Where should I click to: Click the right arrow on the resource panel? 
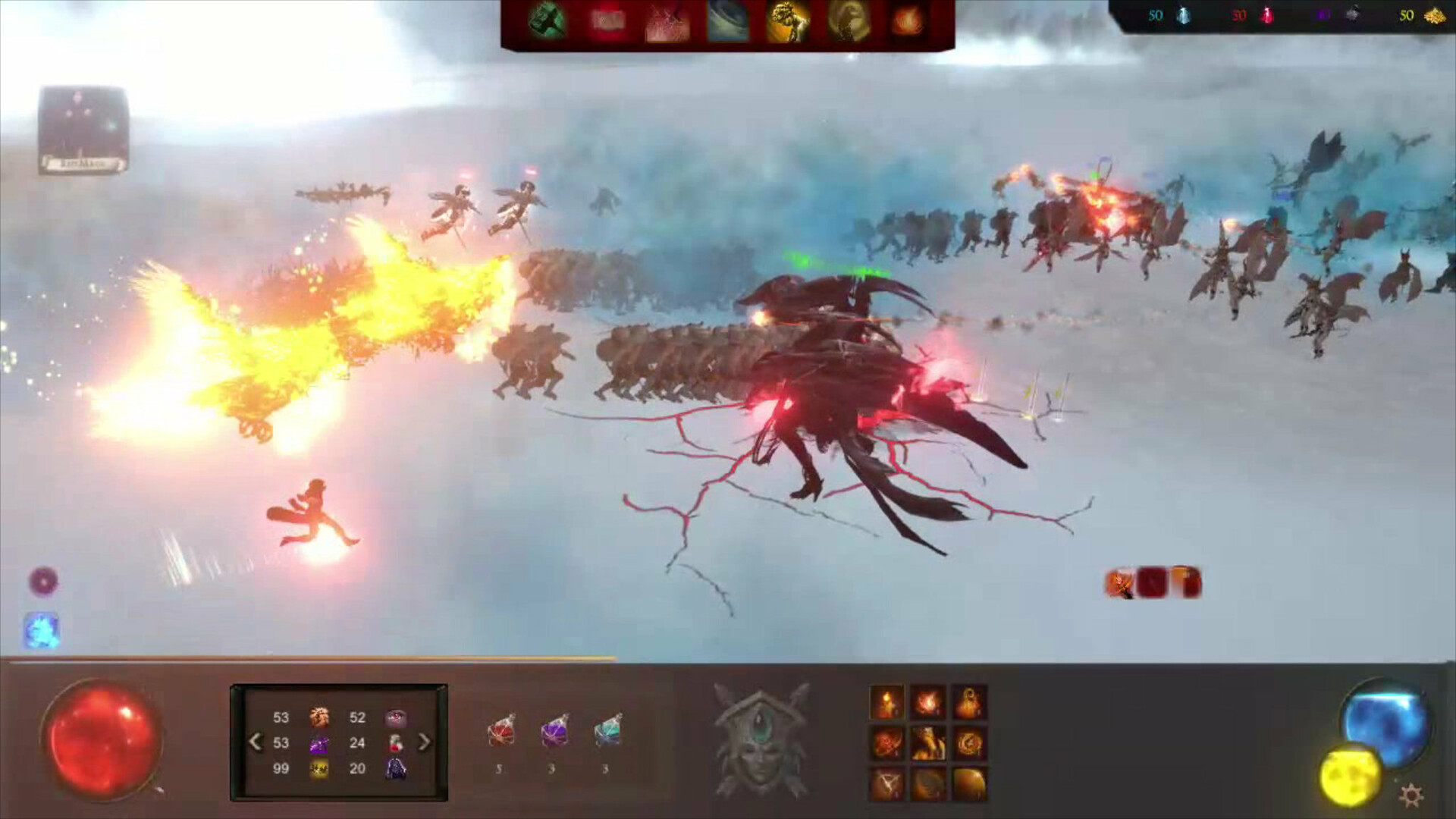point(425,742)
